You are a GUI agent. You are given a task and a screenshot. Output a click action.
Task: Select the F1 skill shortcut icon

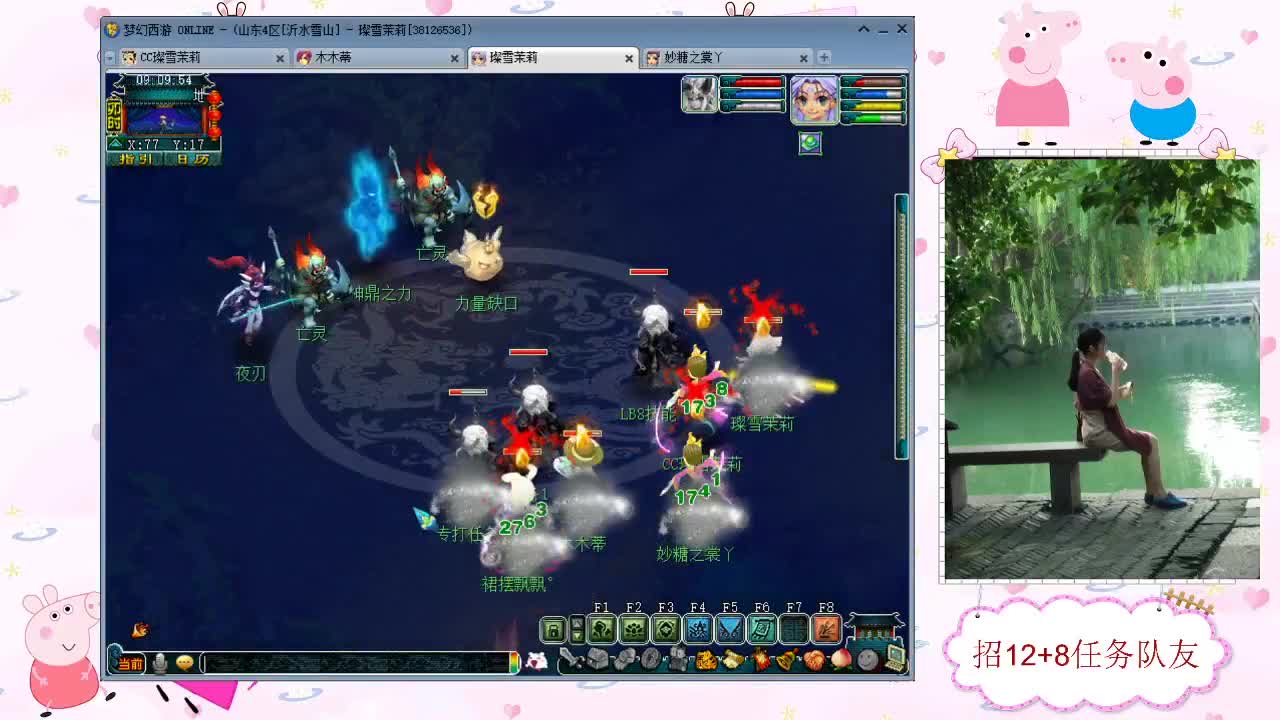coord(604,627)
